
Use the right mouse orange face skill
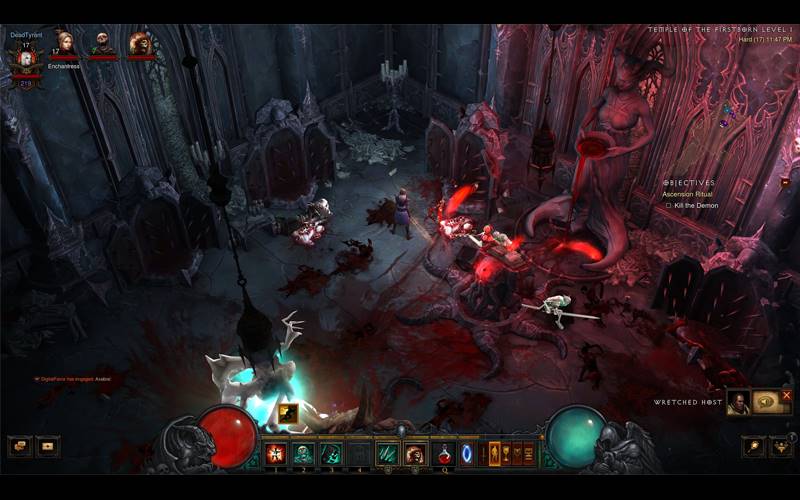[414, 453]
